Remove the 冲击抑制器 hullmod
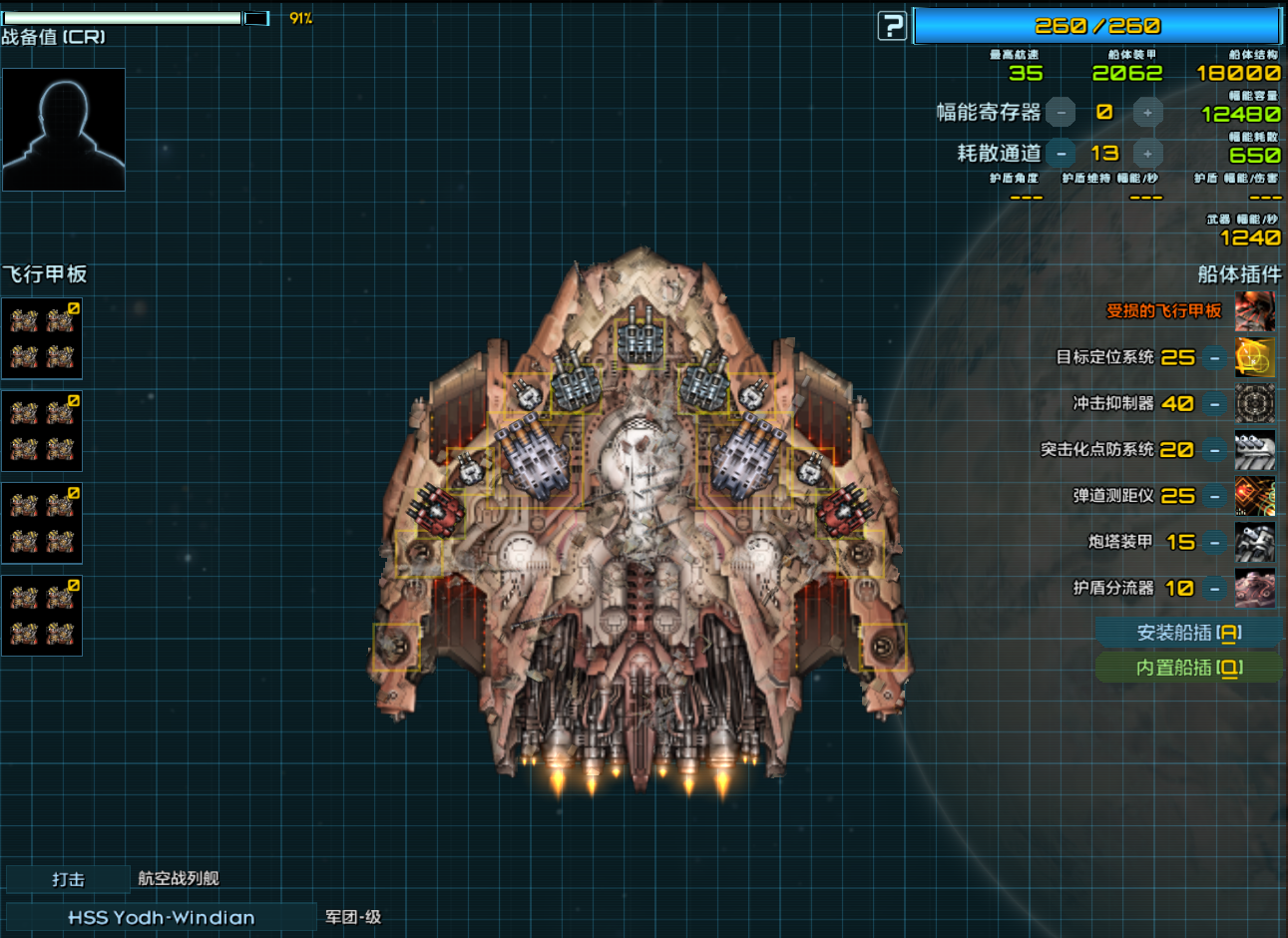This screenshot has height=938, width=1288. (x=1214, y=404)
